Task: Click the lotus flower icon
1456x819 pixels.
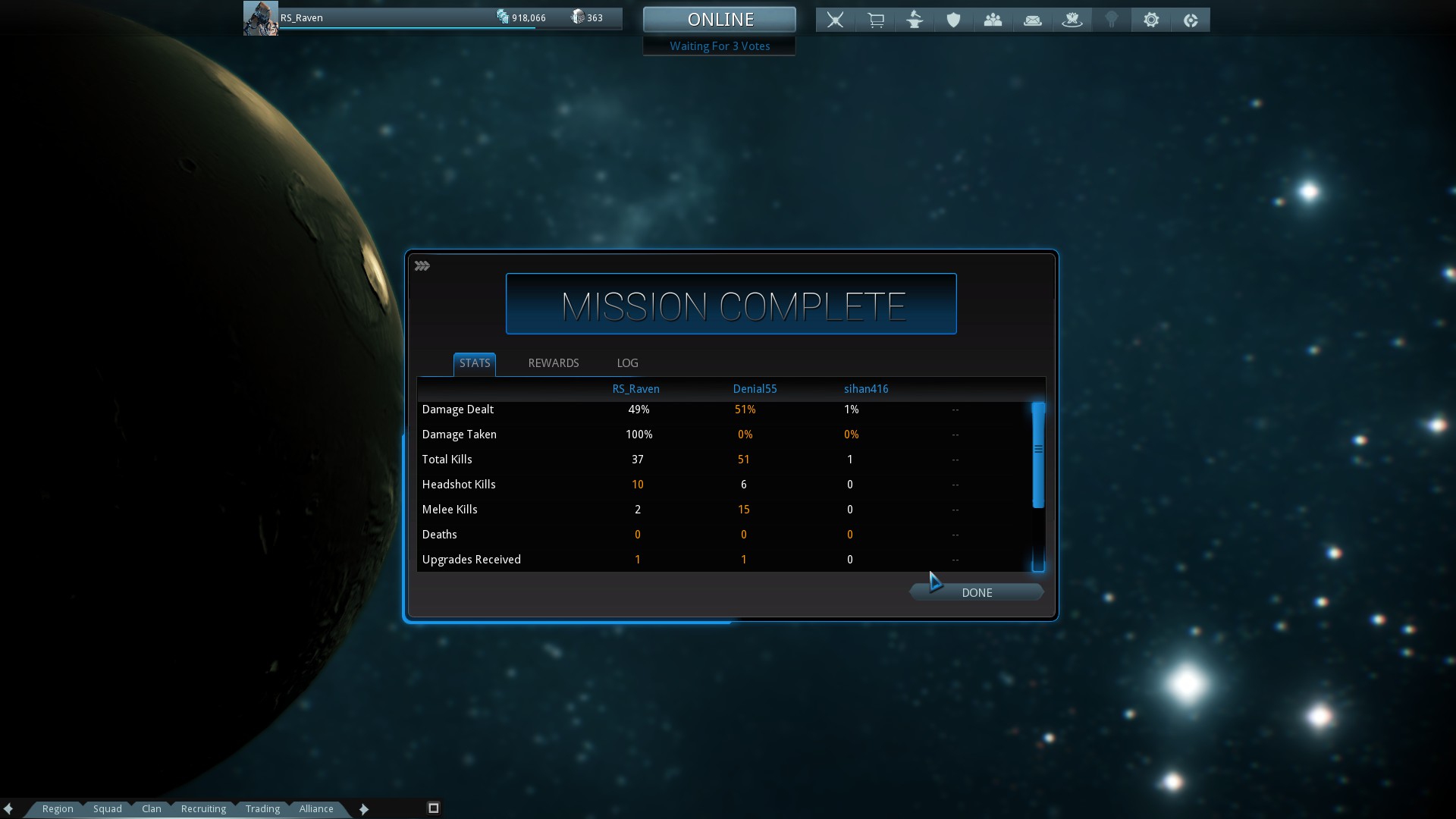Action: tap(1072, 20)
